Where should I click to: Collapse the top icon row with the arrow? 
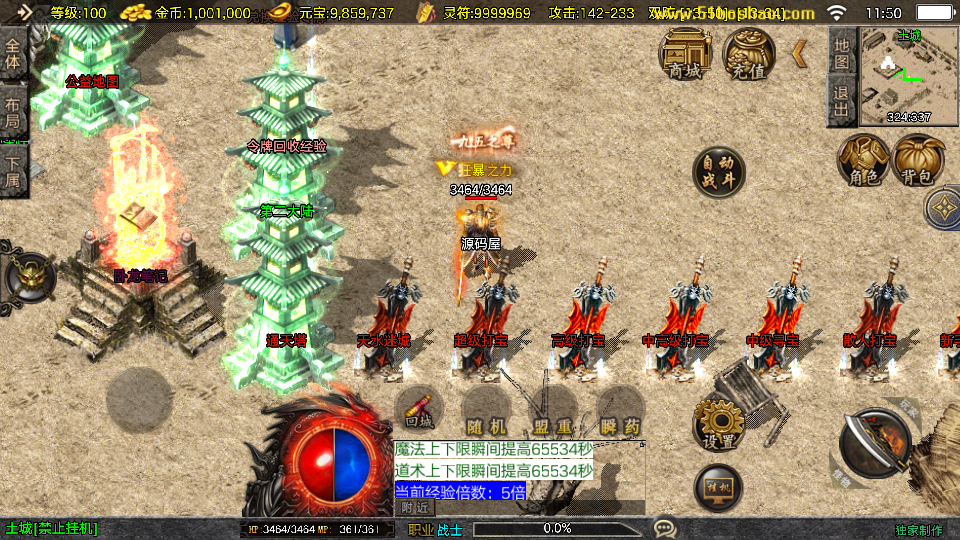[800, 53]
